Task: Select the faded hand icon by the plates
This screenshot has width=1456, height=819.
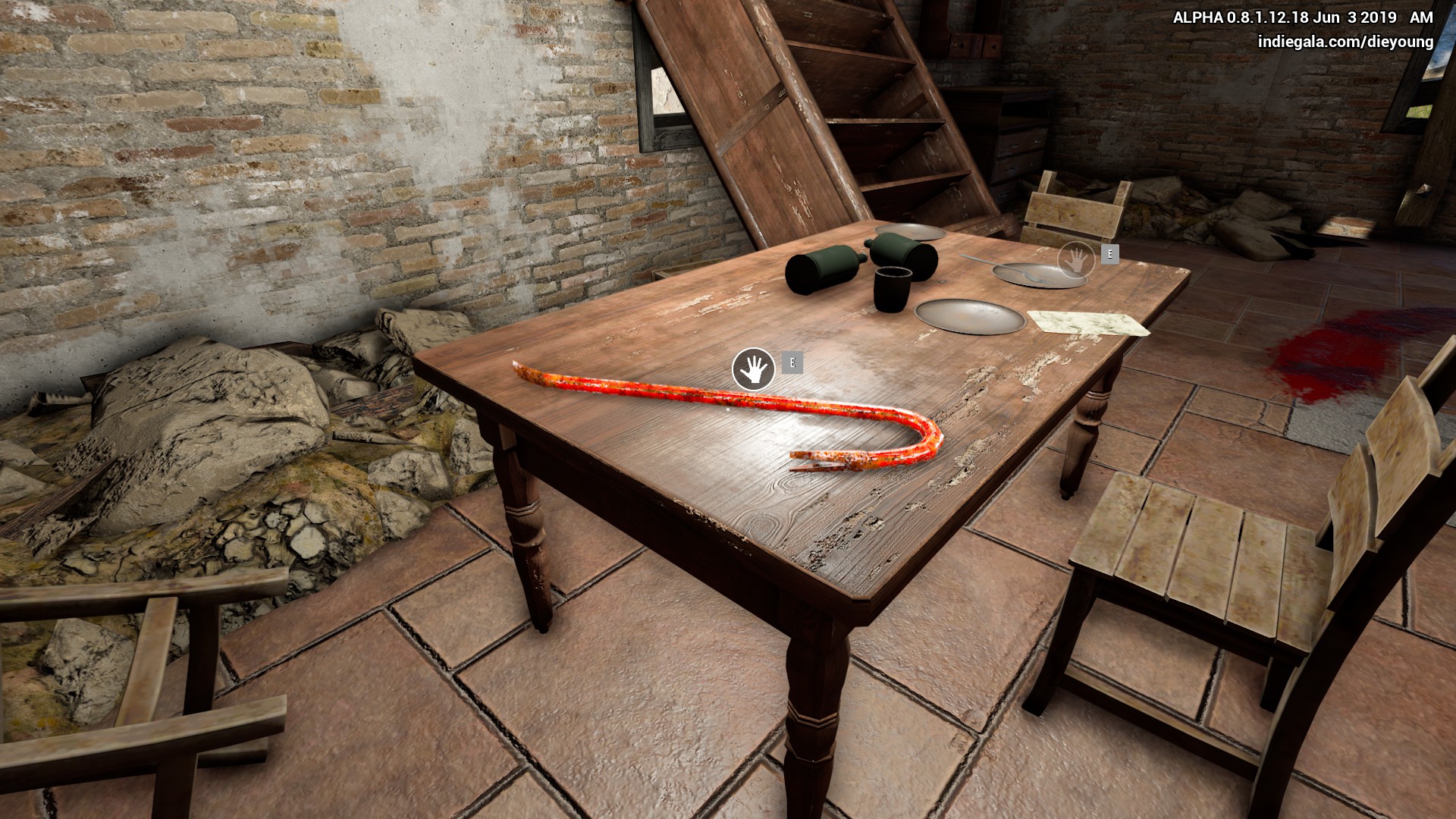Action: (x=1077, y=259)
